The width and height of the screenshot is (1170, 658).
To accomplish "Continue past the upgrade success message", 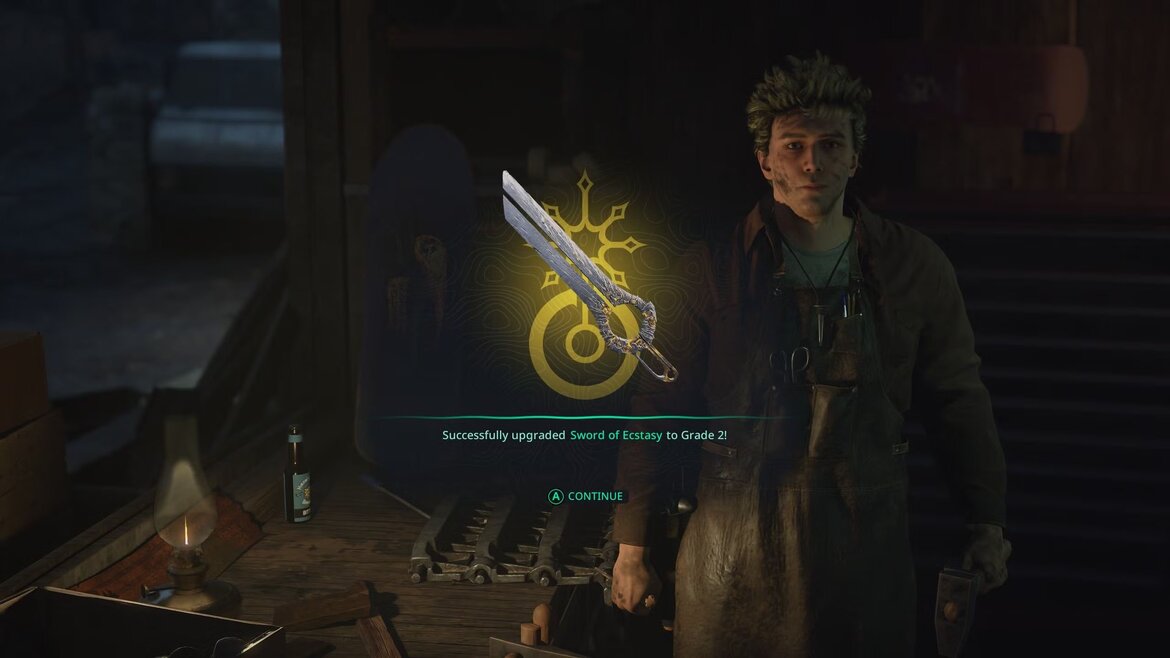I will coord(585,496).
